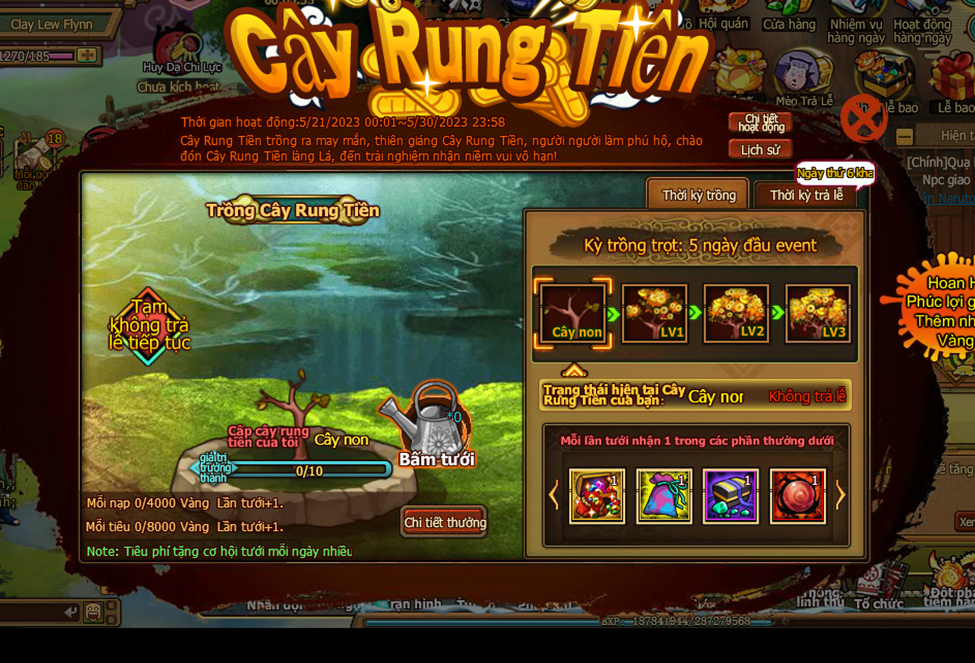Screen dimensions: 975x663
Task: Select the LV2 money tree stage
Action: pyautogui.click(x=736, y=314)
